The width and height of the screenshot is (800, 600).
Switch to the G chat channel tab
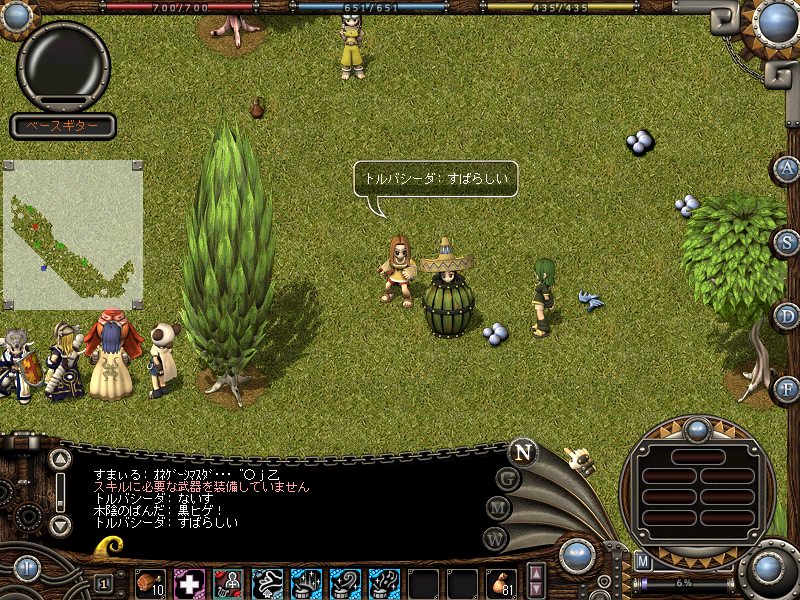coord(507,478)
